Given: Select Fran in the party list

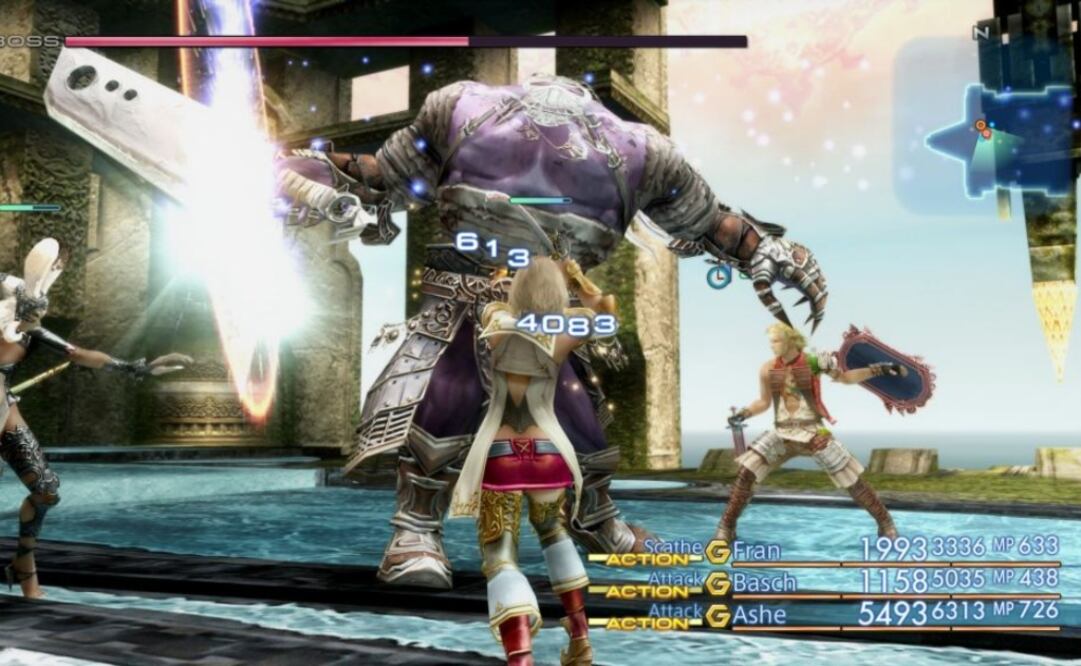Looking at the screenshot, I should 757,550.
